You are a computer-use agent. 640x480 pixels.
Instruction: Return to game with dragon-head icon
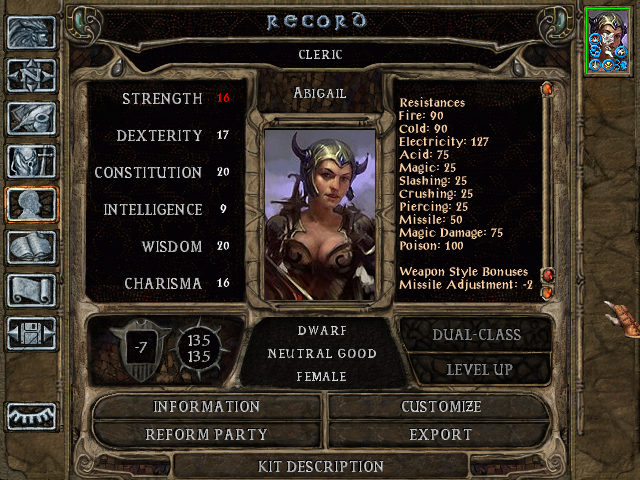pos(30,32)
